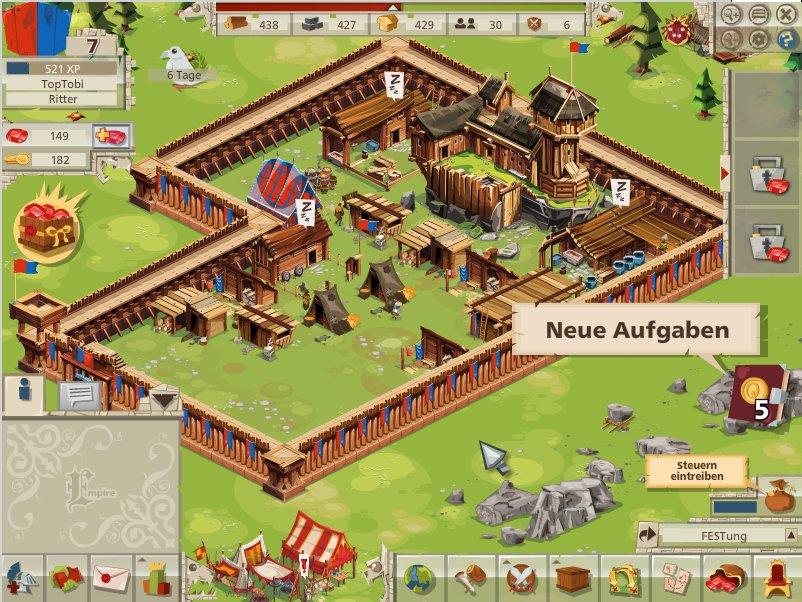802x602 pixels.
Task: Open the red envelope mail icon
Action: pyautogui.click(x=112, y=579)
